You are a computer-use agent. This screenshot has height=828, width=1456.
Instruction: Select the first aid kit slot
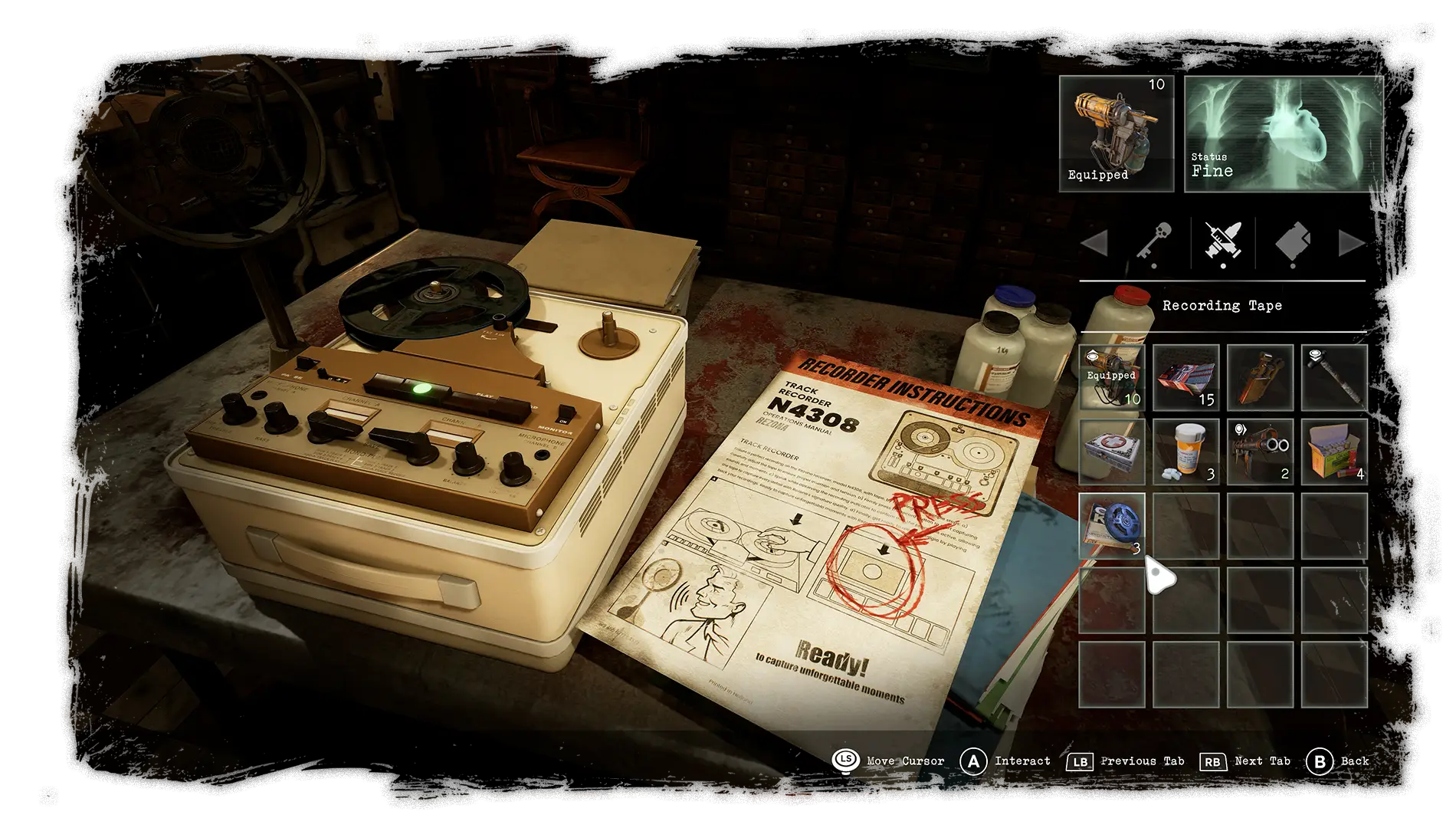[1111, 452]
